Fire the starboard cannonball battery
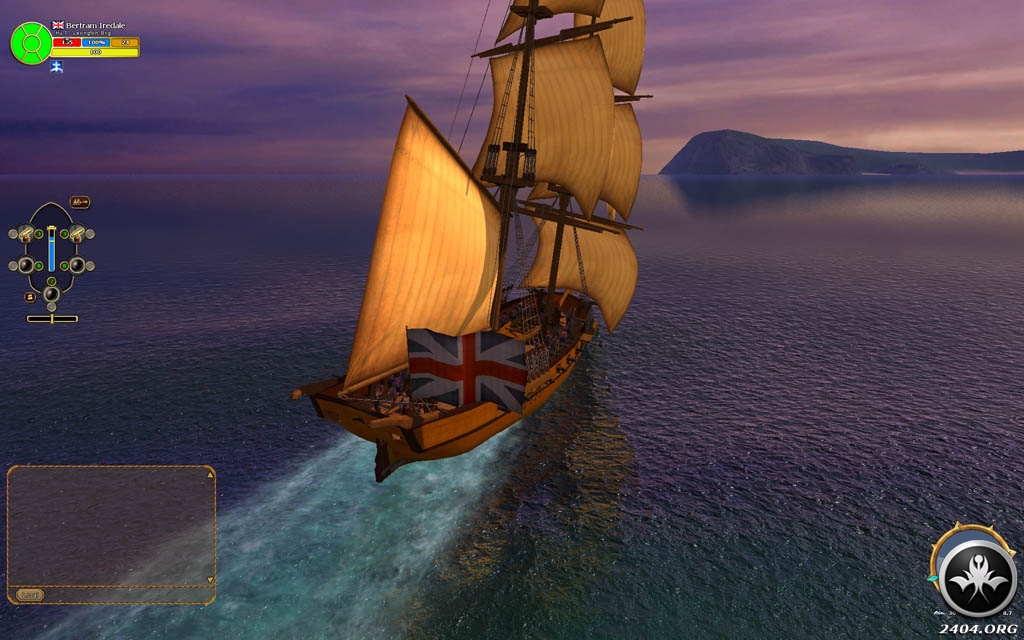 [x=77, y=265]
